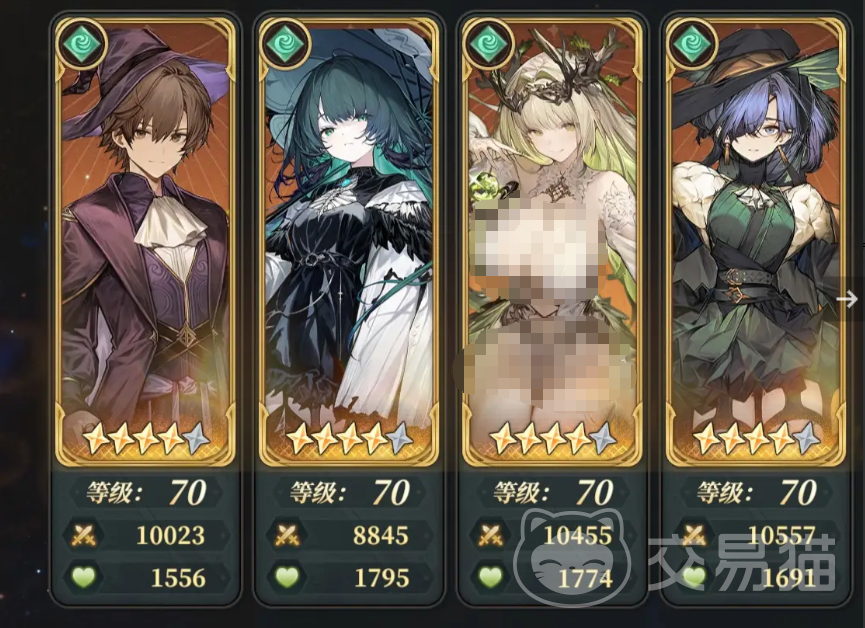
Task: Choose the teal-haired girl in black dress card
Action: coord(349,240)
